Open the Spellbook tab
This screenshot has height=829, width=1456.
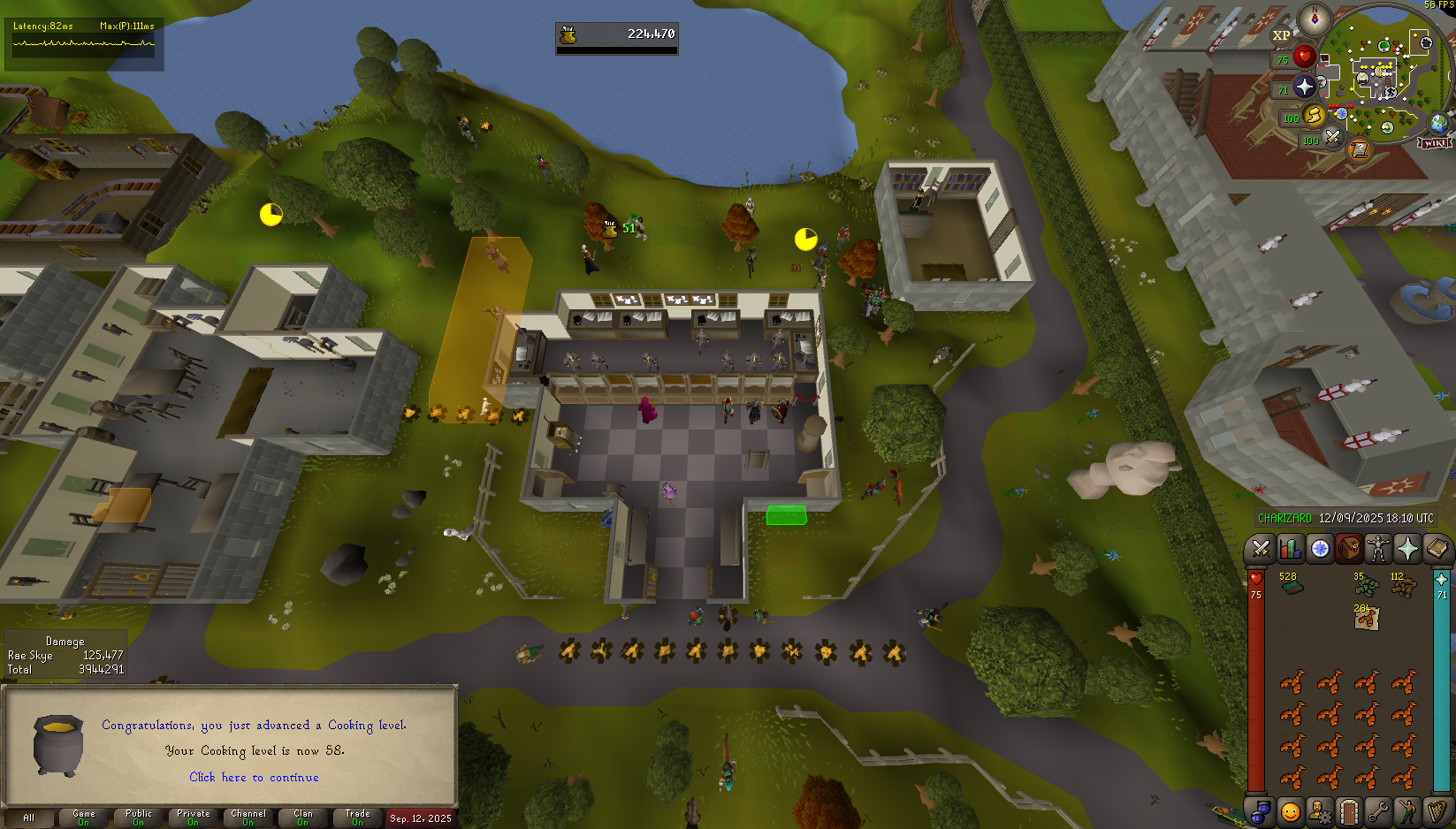click(x=1436, y=549)
